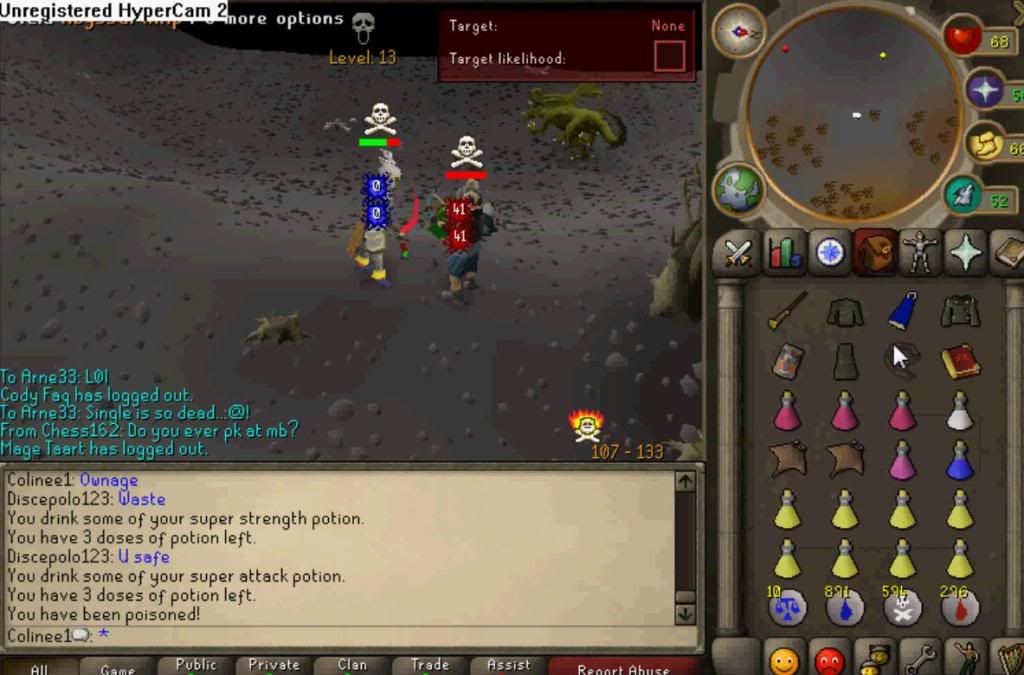
Task: Select the white potion flask
Action: pos(960,410)
